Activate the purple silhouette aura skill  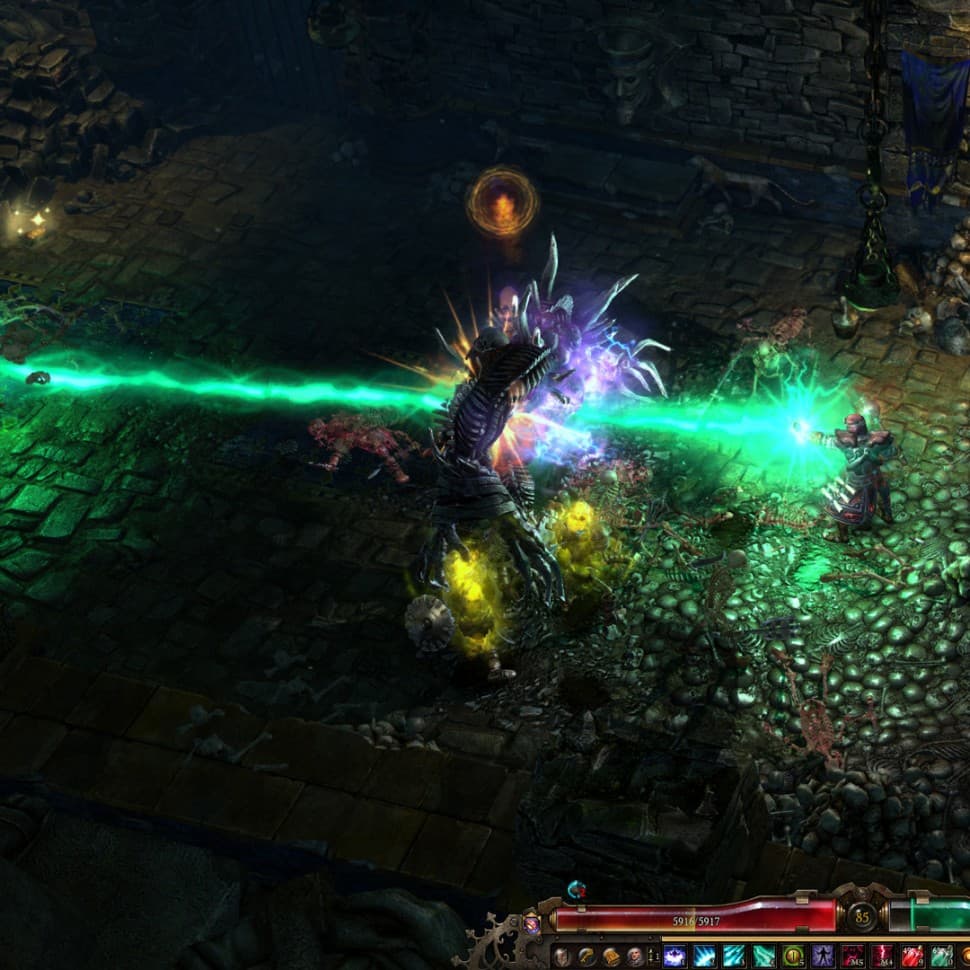pyautogui.click(x=823, y=956)
